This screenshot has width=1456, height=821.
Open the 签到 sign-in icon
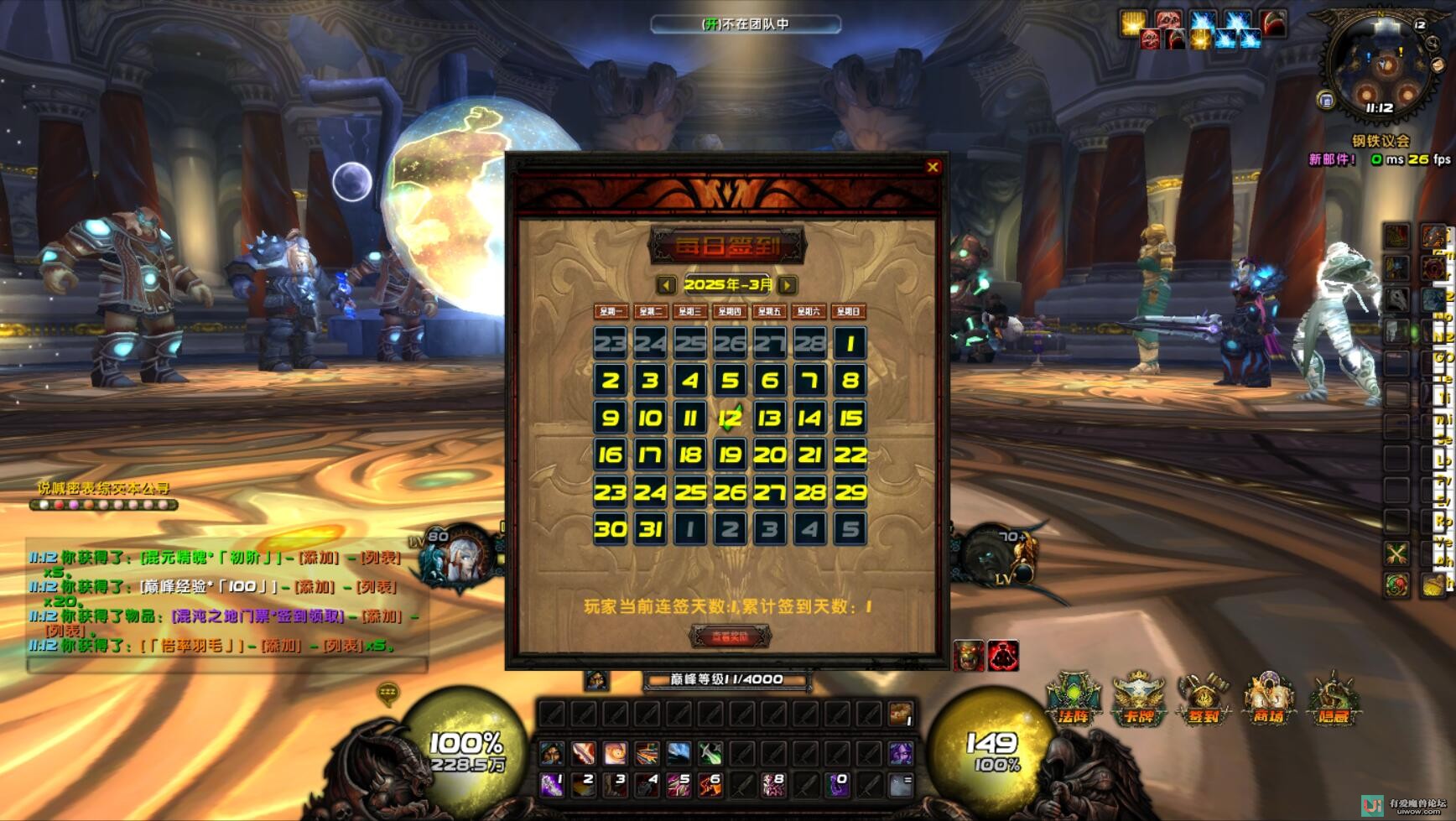[1204, 698]
